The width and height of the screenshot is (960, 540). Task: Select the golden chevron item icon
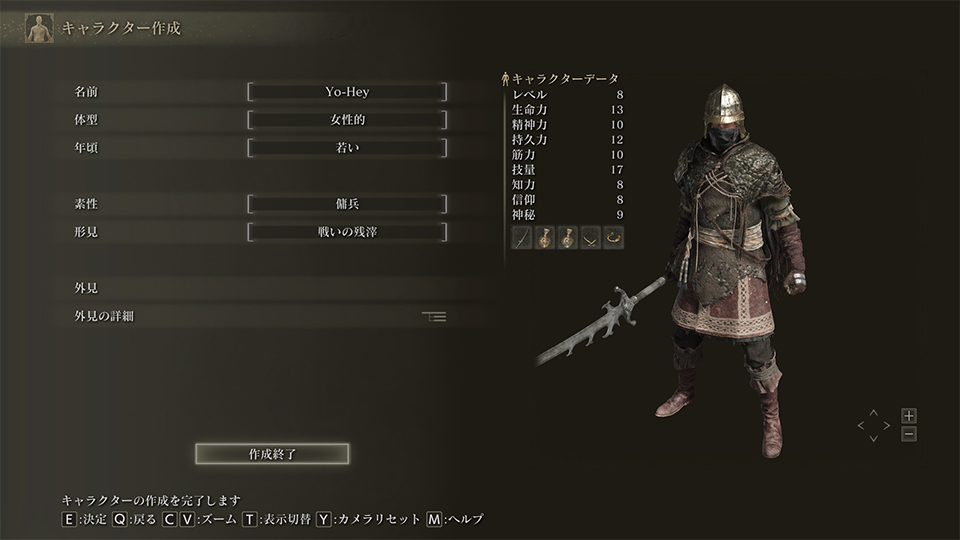(x=591, y=238)
